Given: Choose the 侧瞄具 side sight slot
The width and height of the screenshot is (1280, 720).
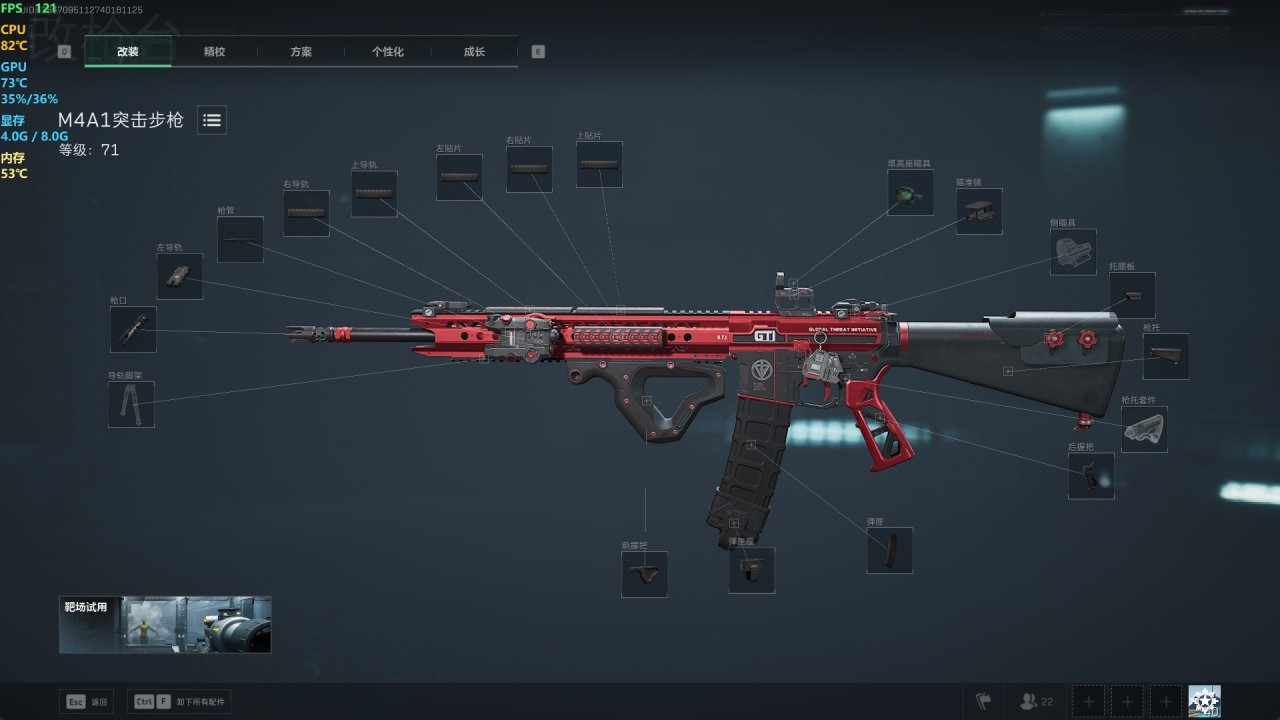Looking at the screenshot, I should coord(1073,252).
